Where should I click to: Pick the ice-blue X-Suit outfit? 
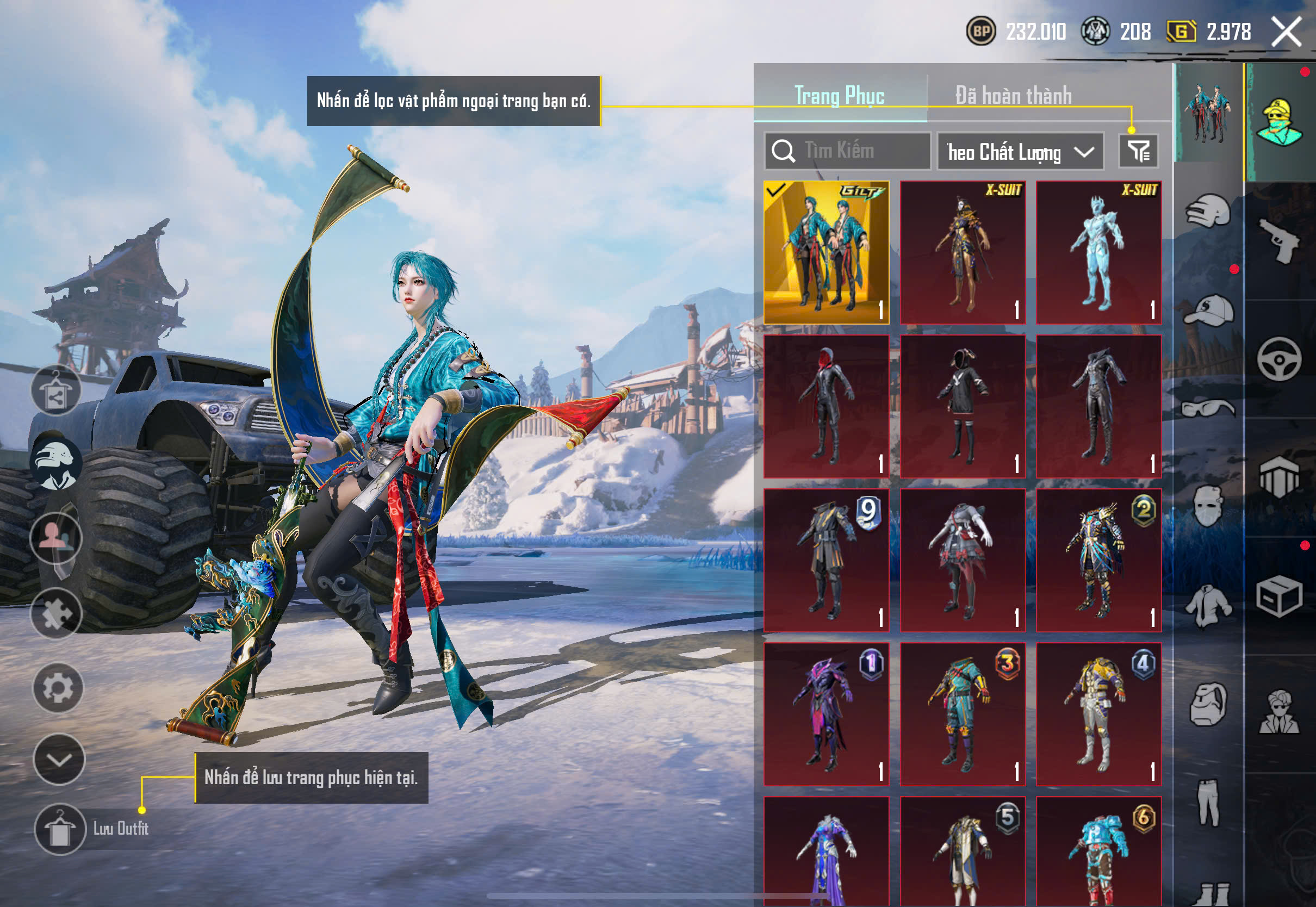click(1098, 253)
